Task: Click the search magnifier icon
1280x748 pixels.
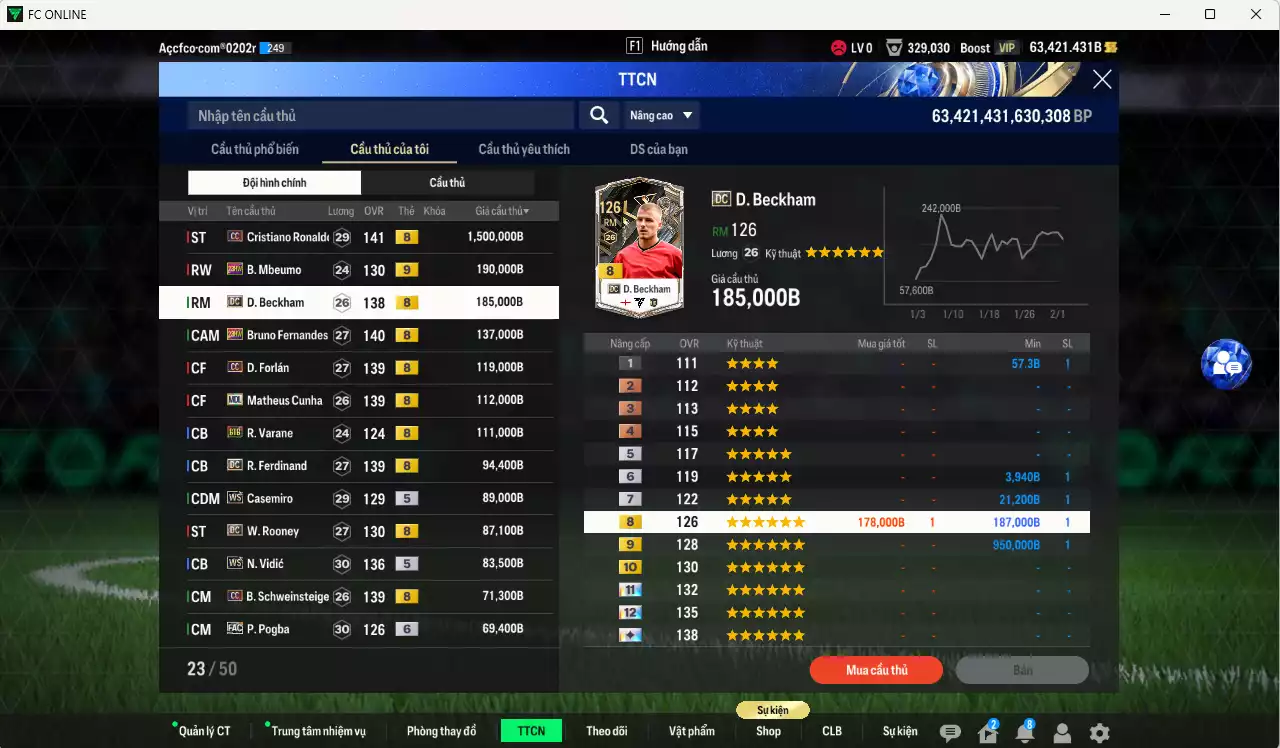Action: point(598,115)
